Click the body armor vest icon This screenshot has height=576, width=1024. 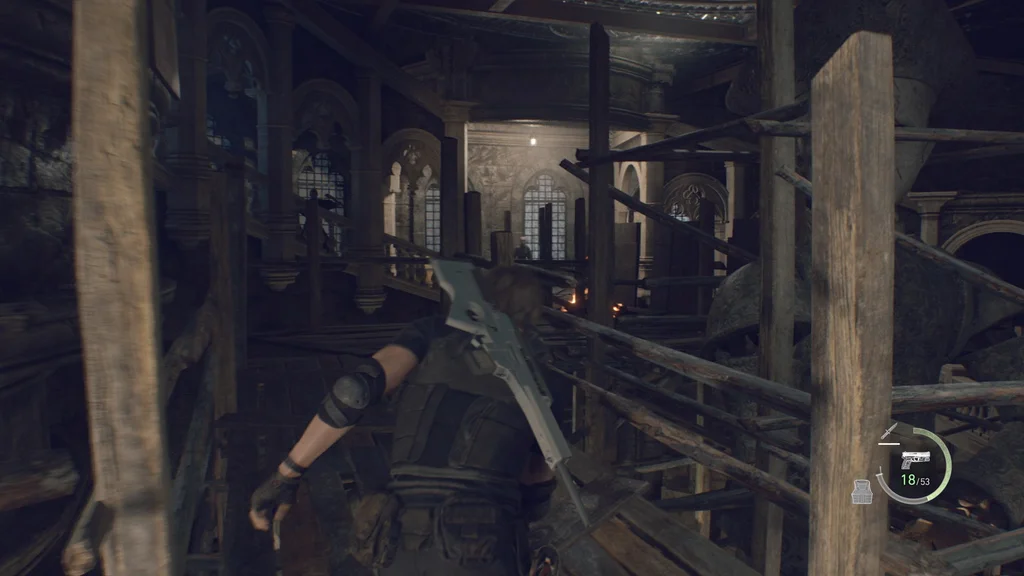click(863, 491)
